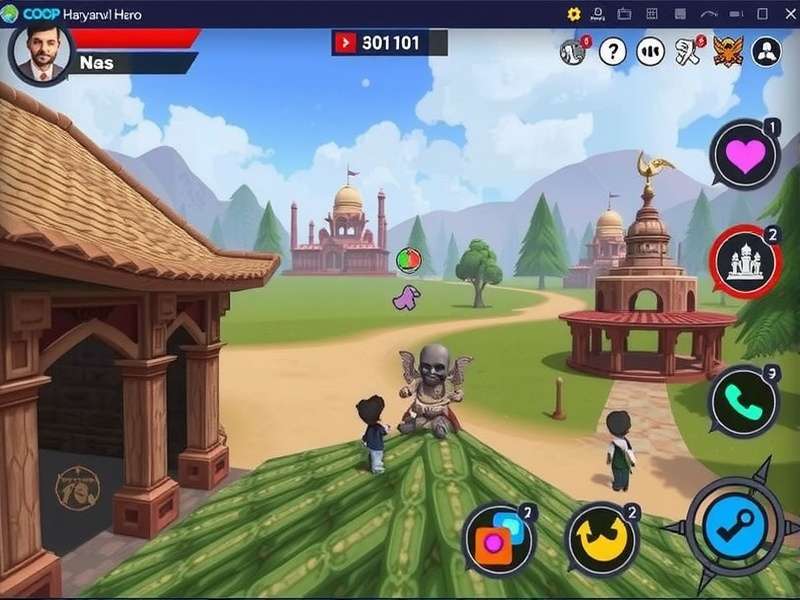Select the crossed tools icon with red badge

click(689, 50)
